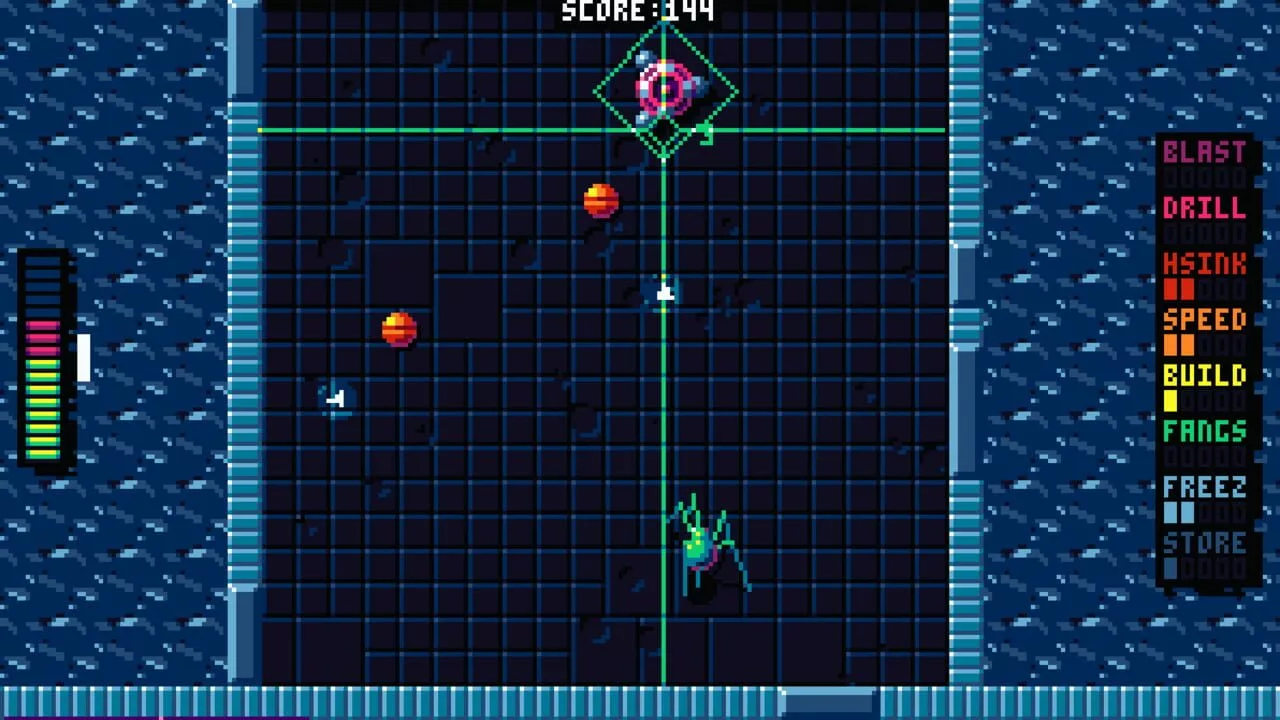Select the BLAST upgrade entry

[x=1205, y=153]
